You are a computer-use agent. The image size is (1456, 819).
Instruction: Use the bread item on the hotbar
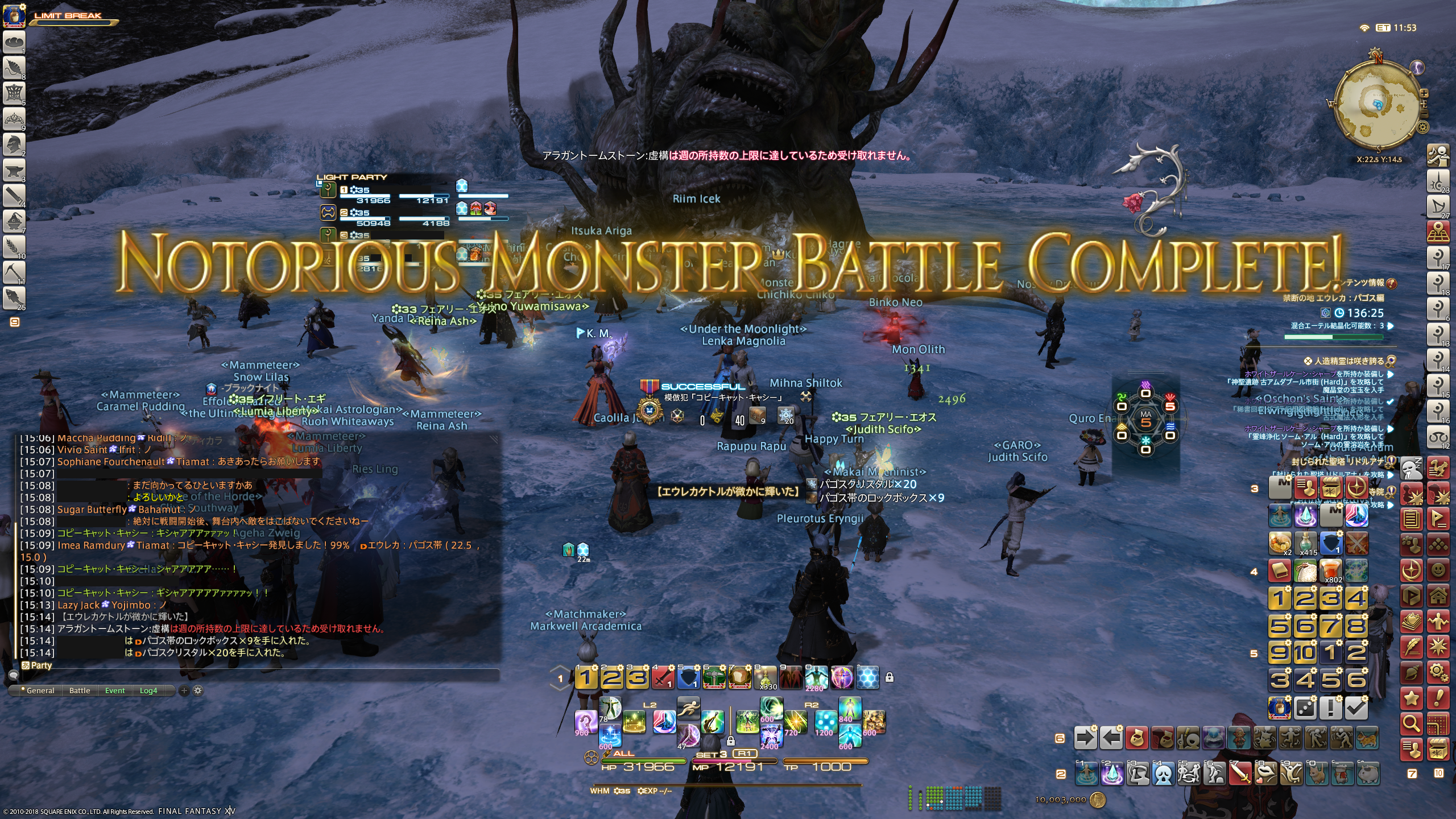739,677
